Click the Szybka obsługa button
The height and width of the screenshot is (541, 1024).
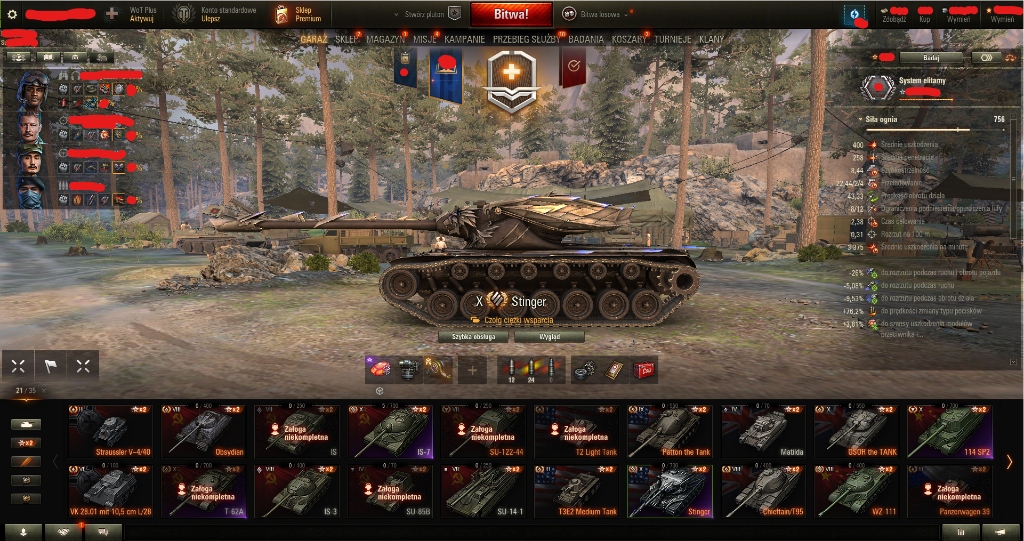(473, 337)
